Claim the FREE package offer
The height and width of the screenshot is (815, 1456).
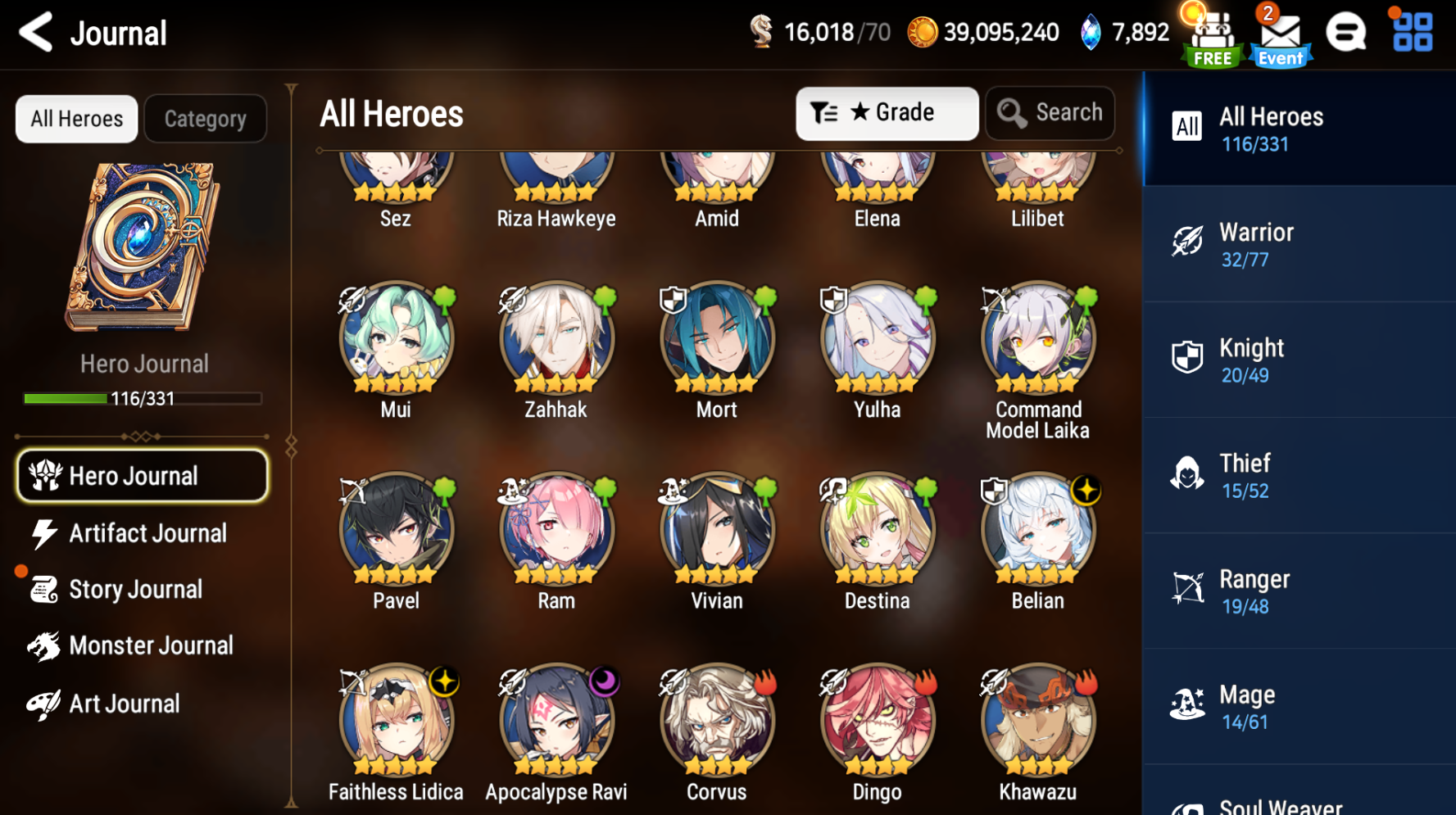[x=1211, y=34]
